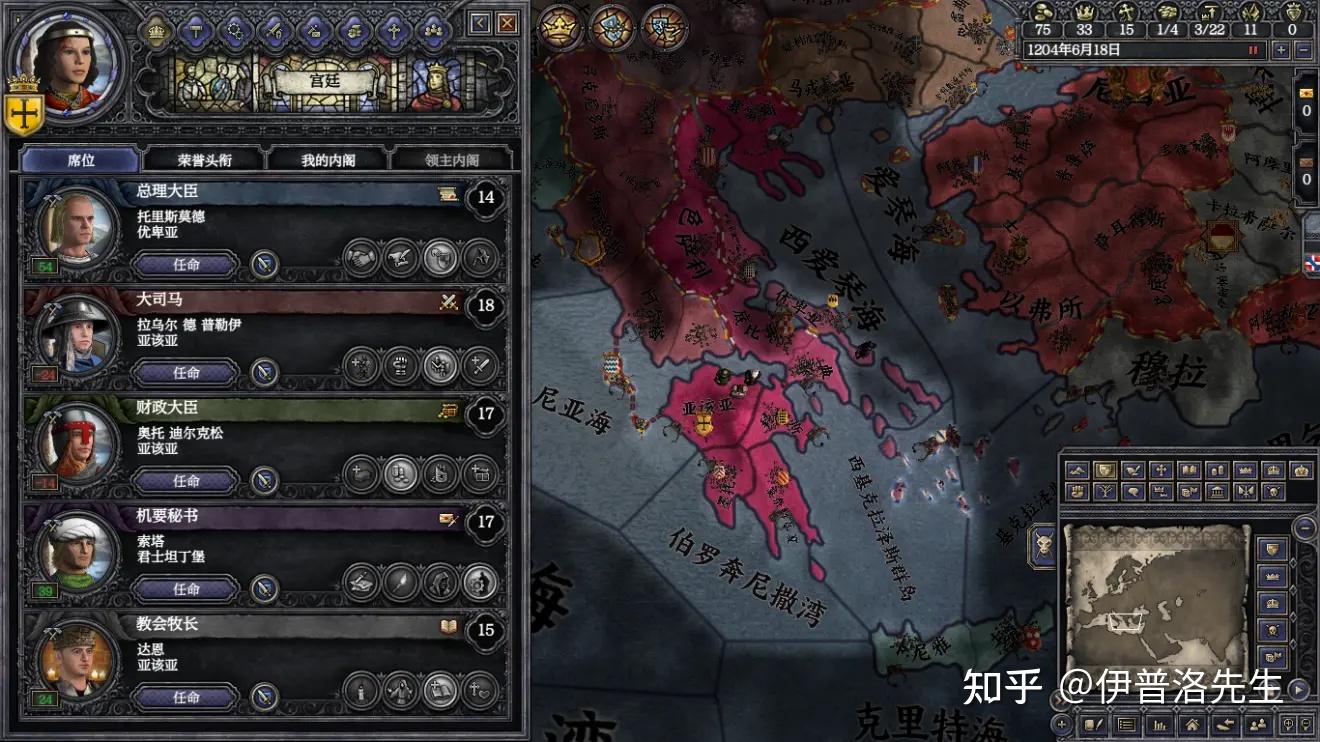Click the laws hammer icon
The image size is (1320, 742).
pos(195,30)
